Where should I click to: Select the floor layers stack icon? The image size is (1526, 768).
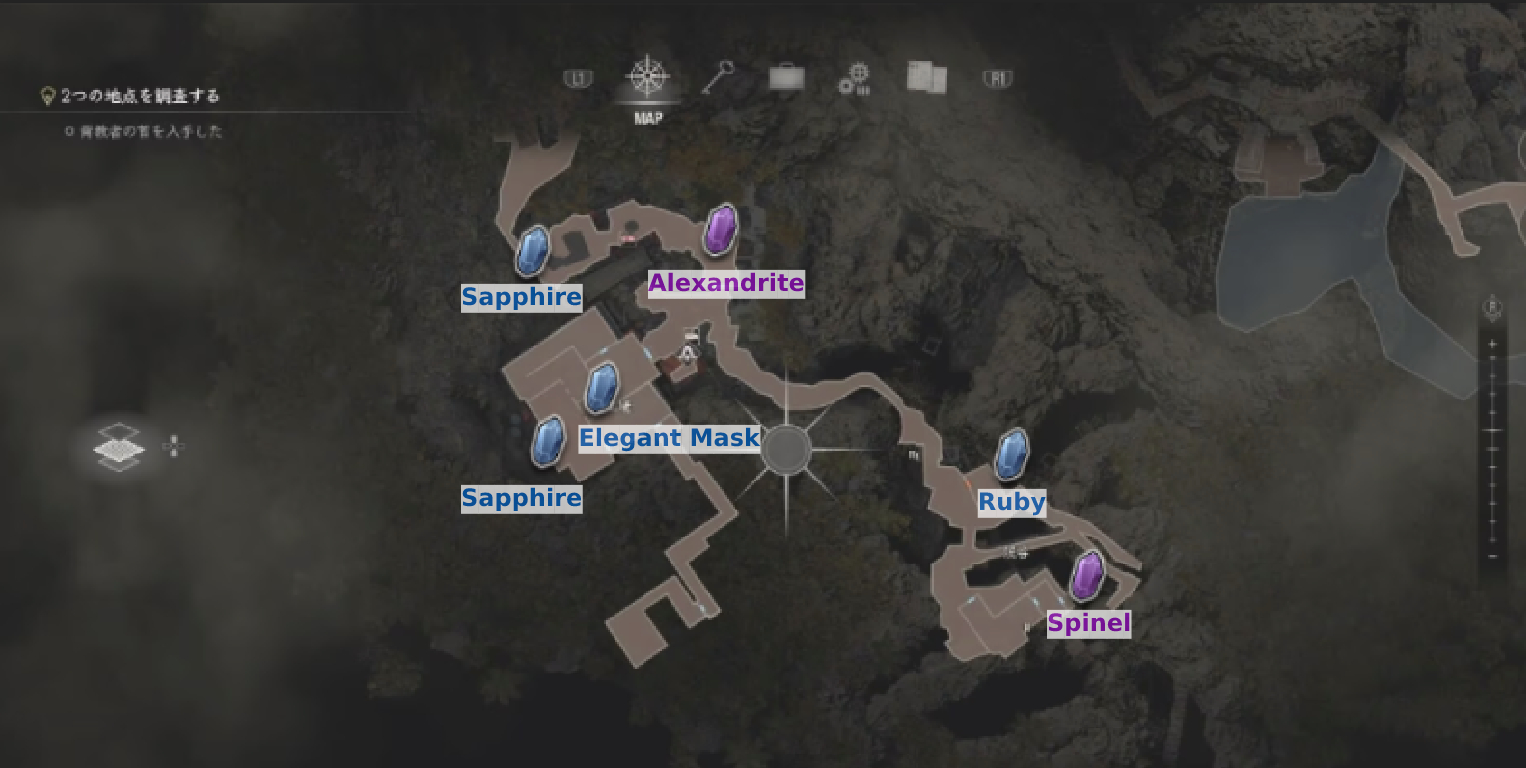[x=118, y=447]
